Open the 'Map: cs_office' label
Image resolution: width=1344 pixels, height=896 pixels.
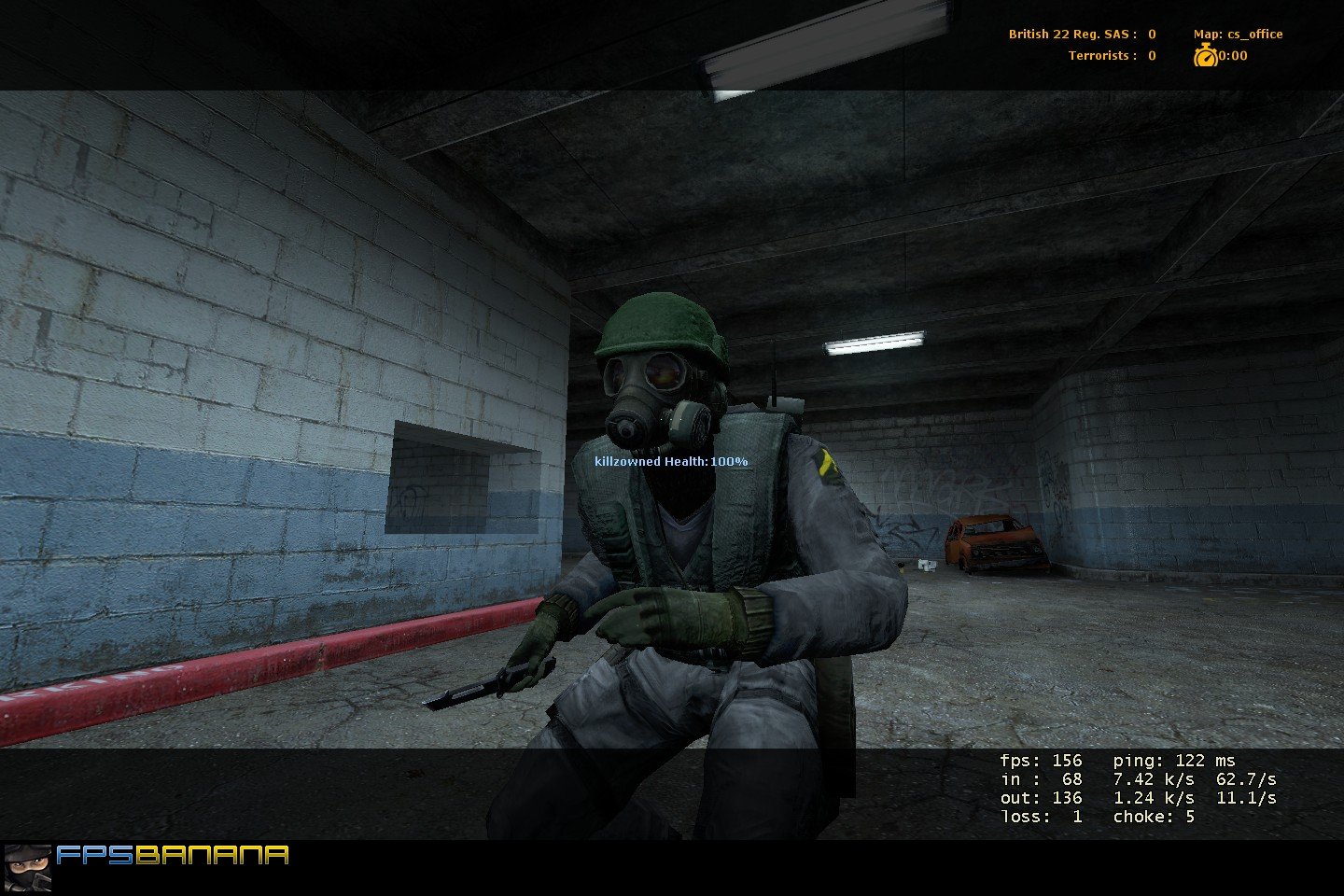[1238, 34]
